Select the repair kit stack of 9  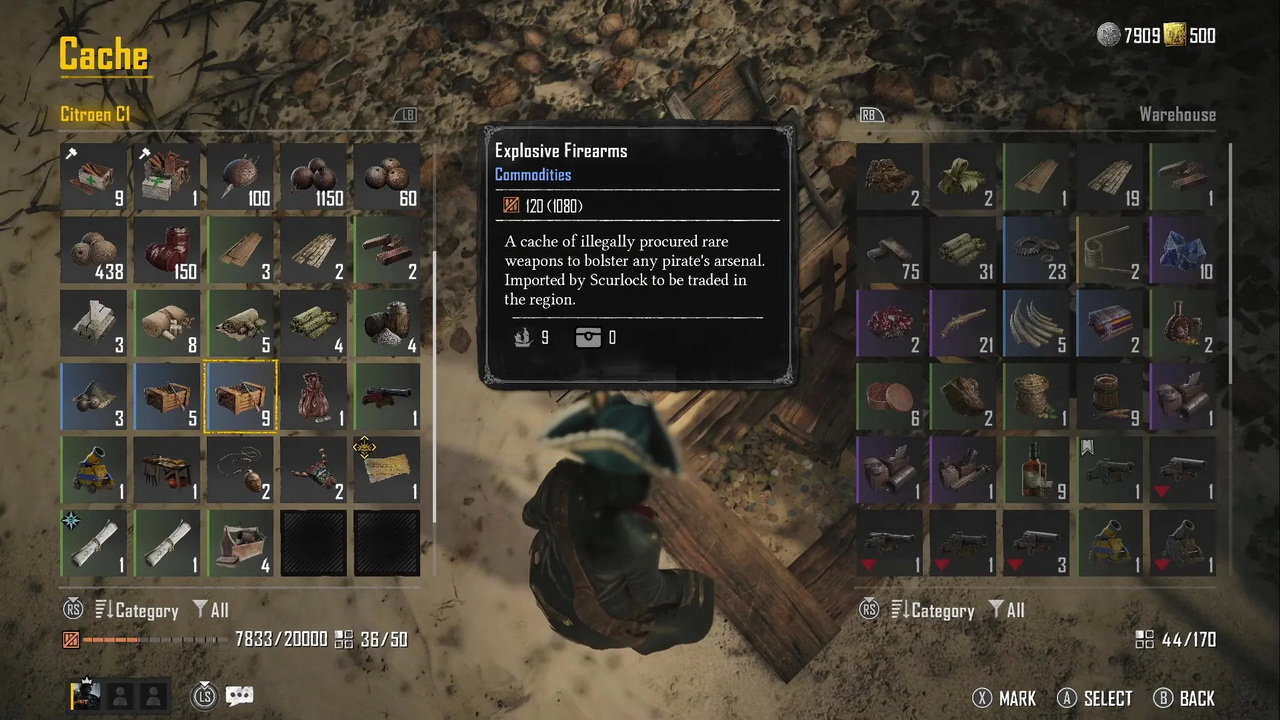click(94, 177)
